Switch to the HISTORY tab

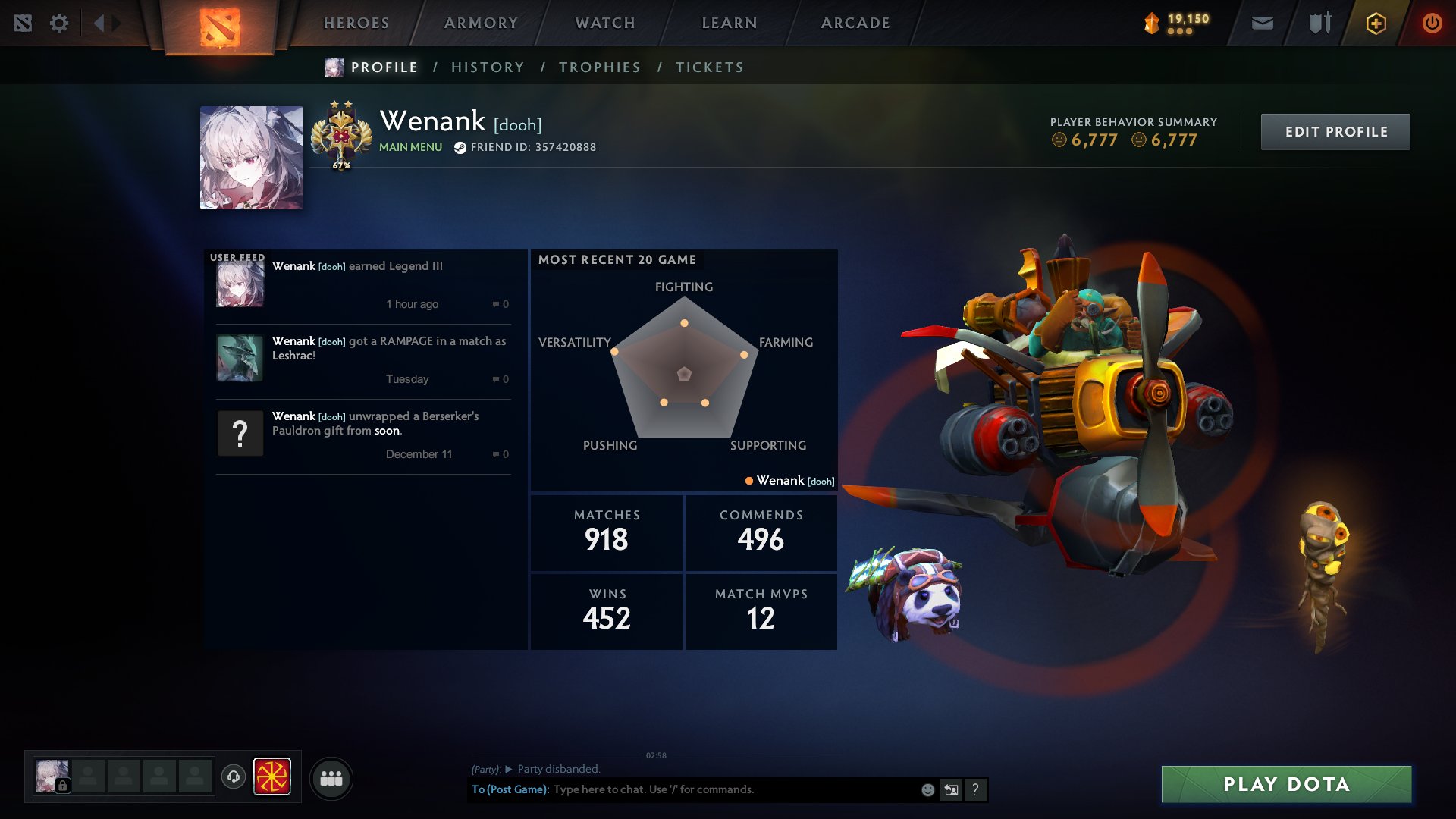point(488,67)
